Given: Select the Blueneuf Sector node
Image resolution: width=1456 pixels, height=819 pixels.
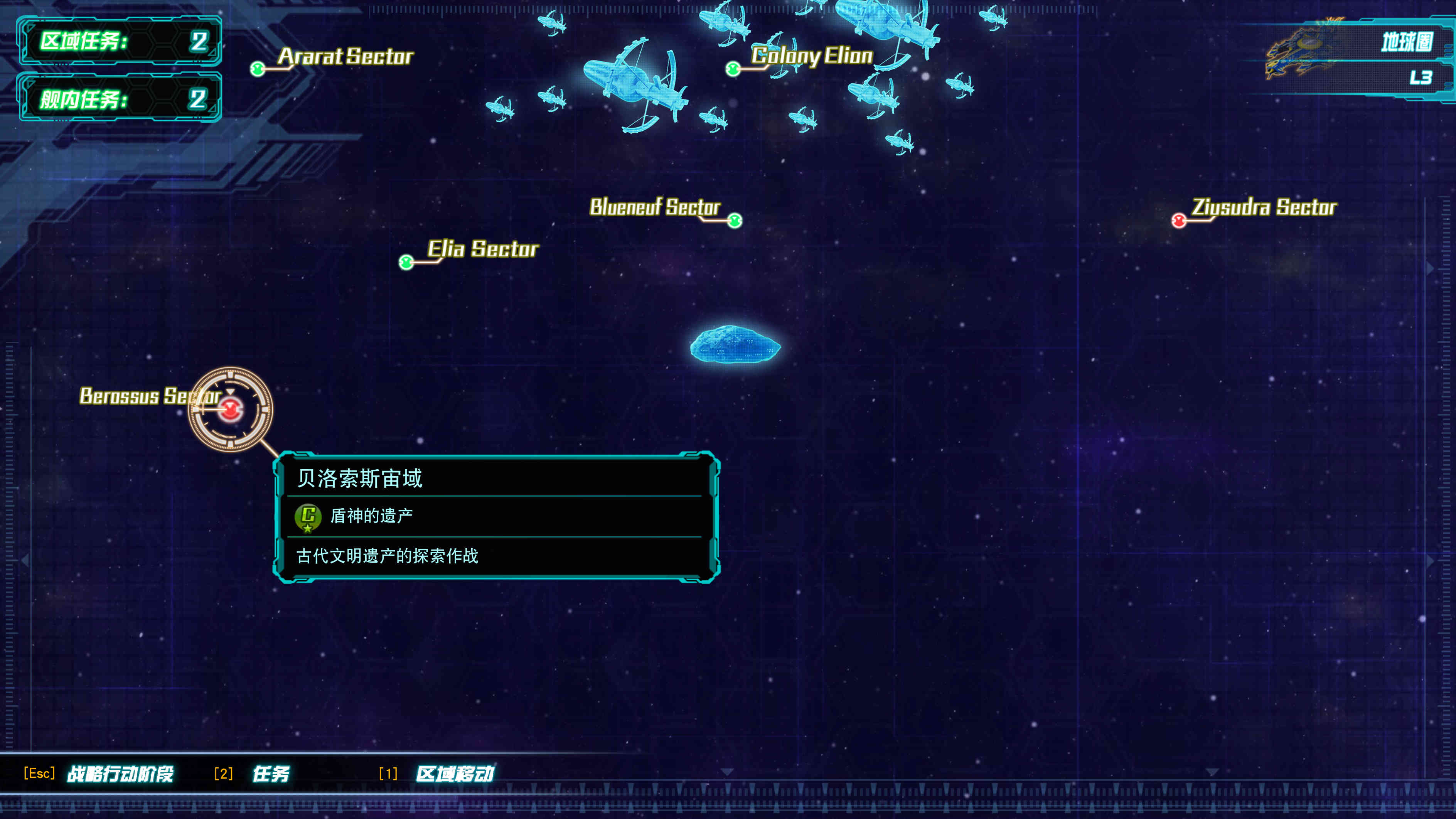Looking at the screenshot, I should 734,220.
